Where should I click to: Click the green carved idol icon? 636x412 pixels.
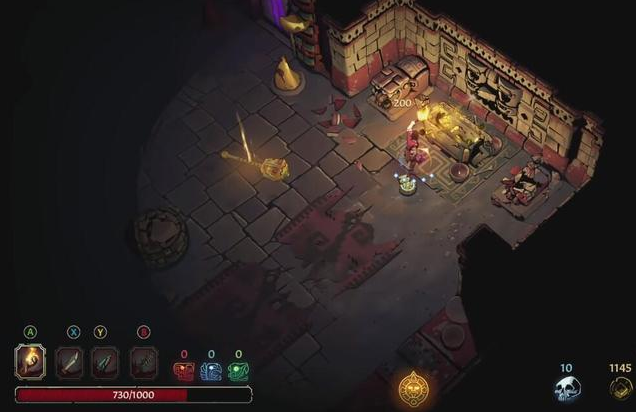coord(238,372)
